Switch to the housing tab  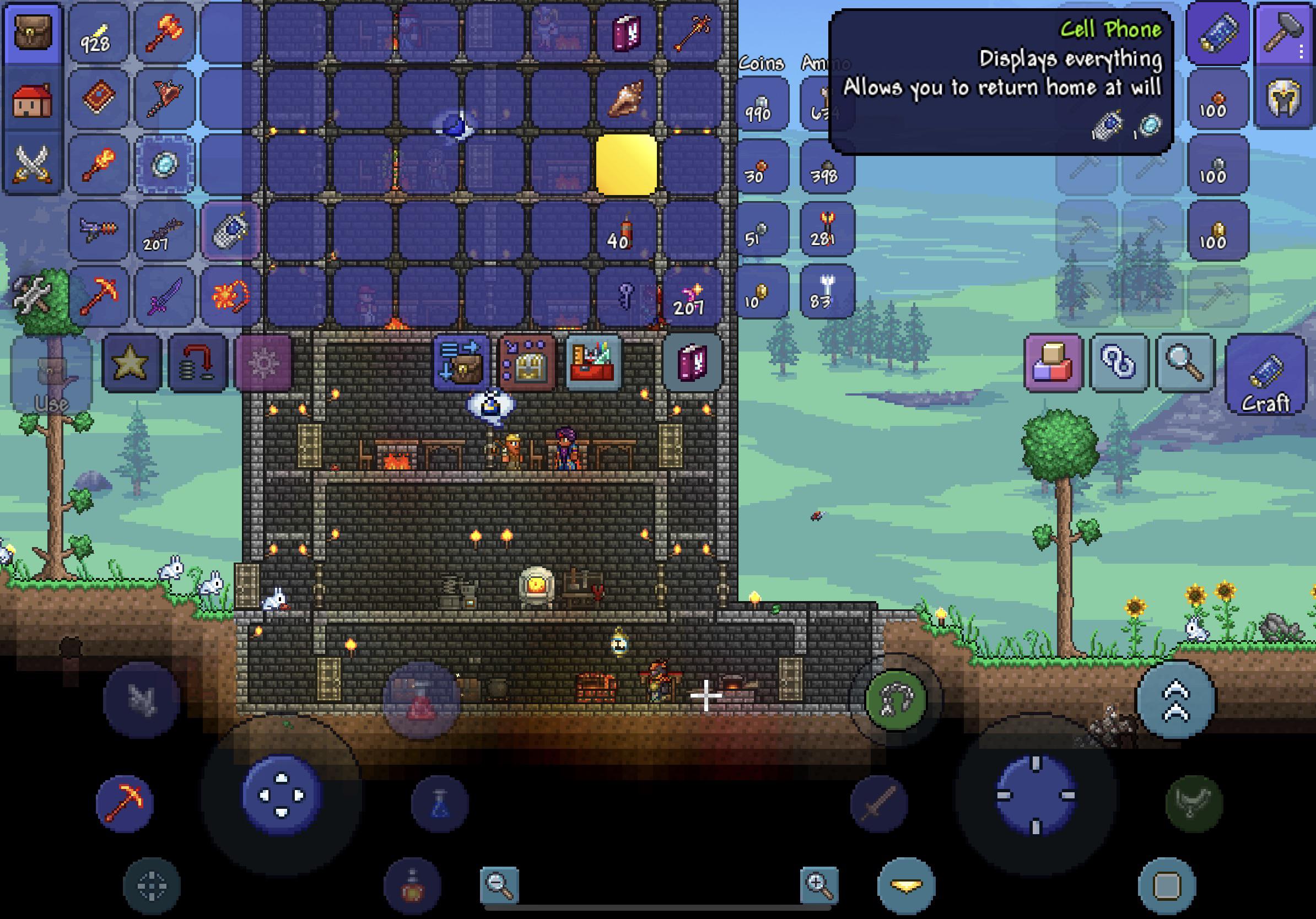tap(33, 99)
